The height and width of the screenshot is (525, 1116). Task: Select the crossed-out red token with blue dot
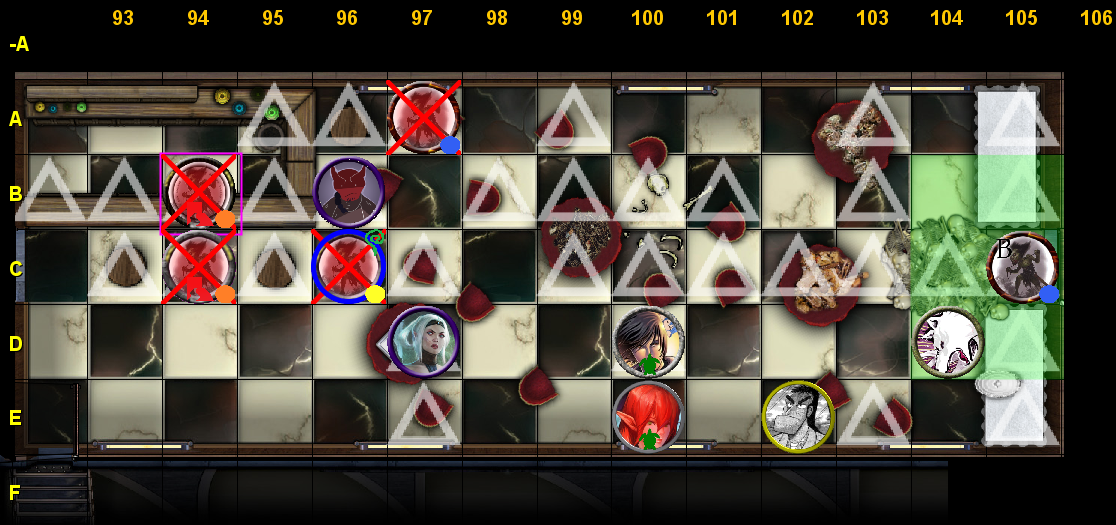coord(423,118)
